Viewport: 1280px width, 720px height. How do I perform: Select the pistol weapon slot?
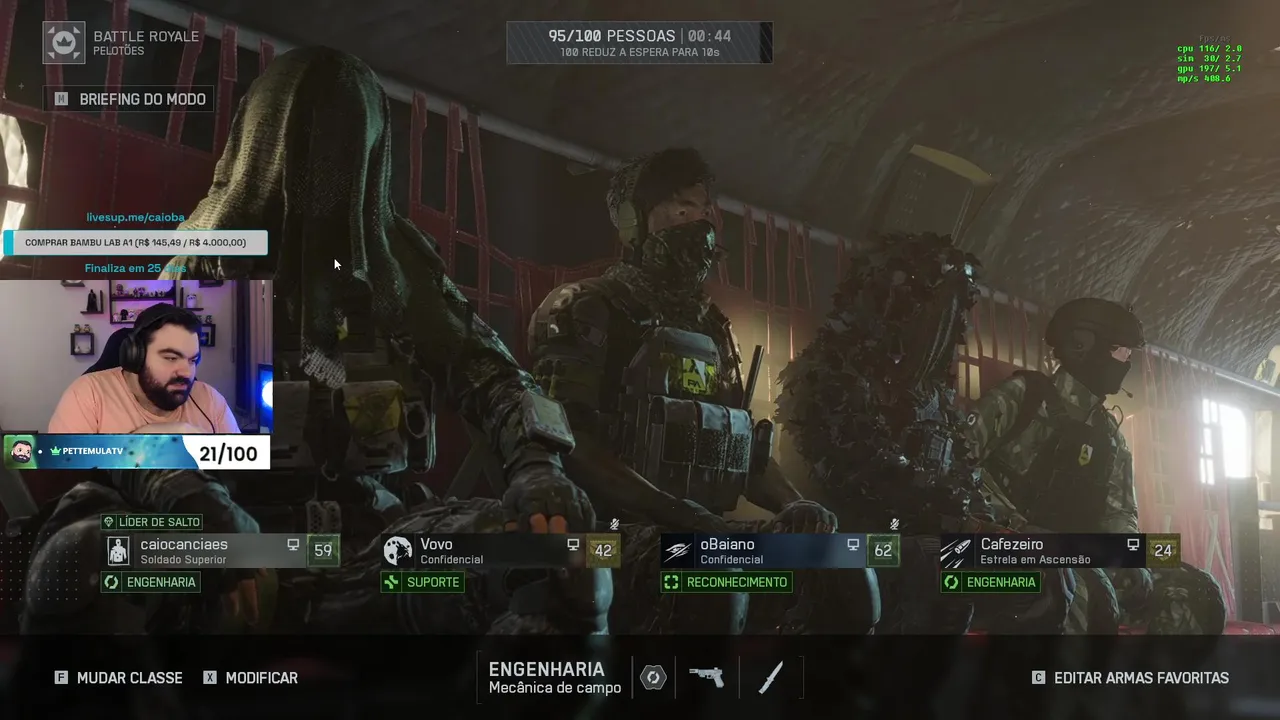tap(707, 677)
